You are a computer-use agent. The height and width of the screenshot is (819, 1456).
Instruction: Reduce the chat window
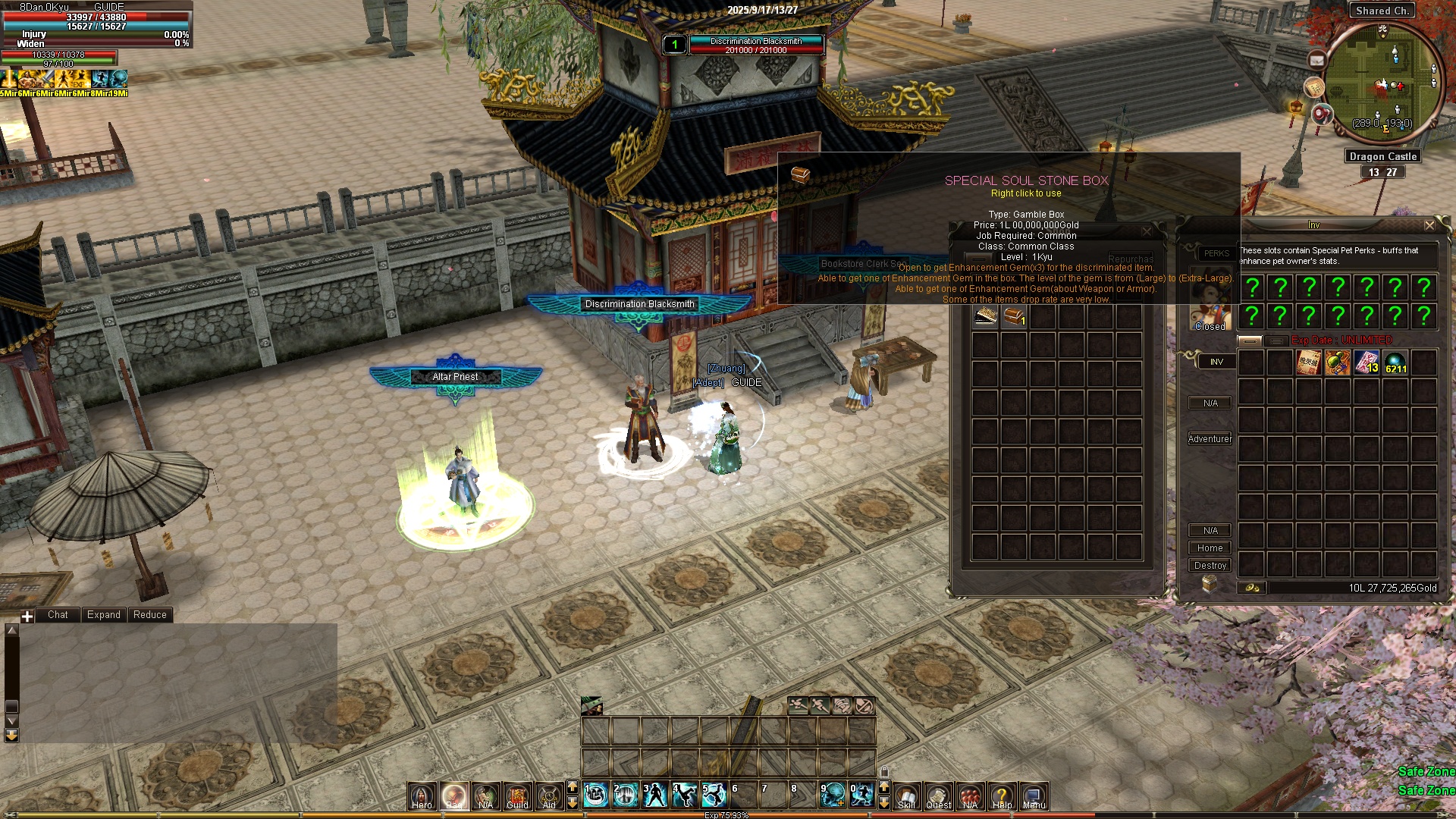[149, 615]
